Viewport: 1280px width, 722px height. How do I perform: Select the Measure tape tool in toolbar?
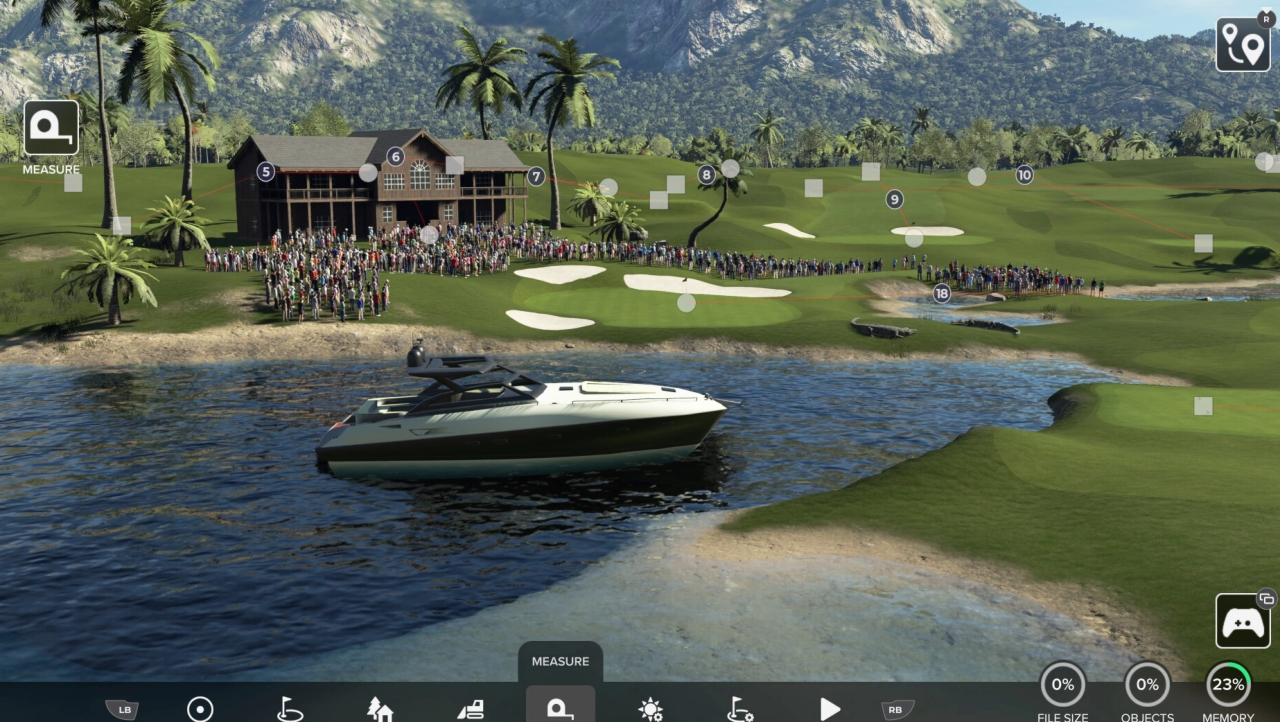560,707
